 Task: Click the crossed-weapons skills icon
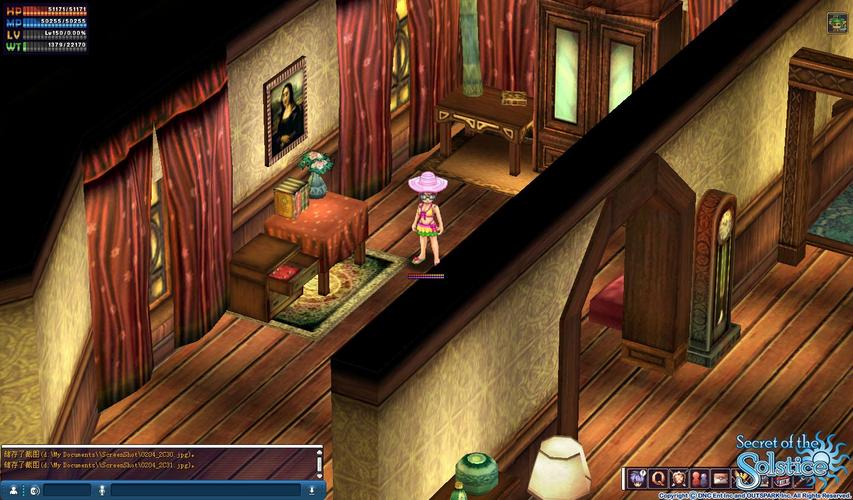tap(679, 477)
